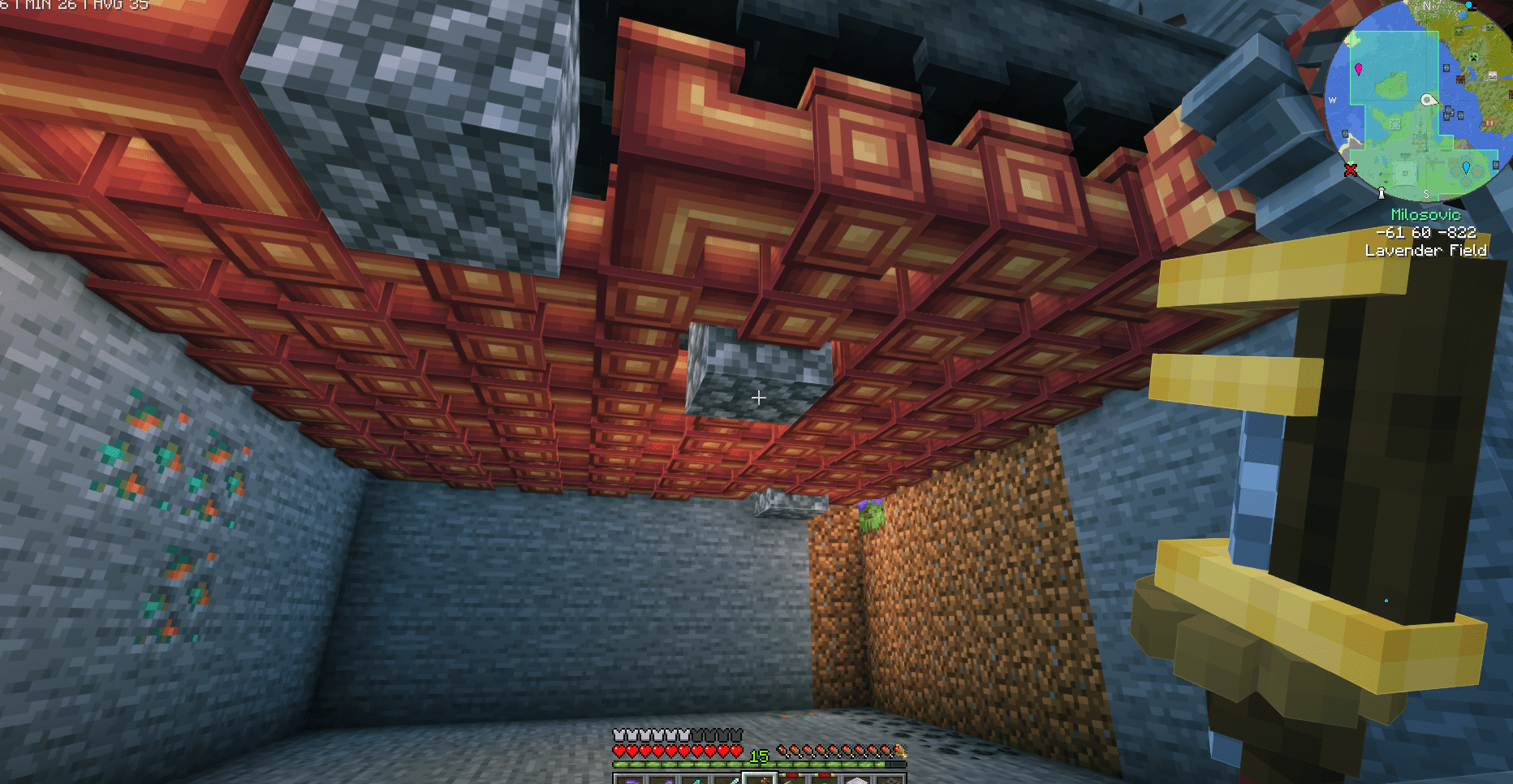Select the enchanted purple item in first hotbar slot
This screenshot has height=784, width=1513.
[x=631, y=778]
